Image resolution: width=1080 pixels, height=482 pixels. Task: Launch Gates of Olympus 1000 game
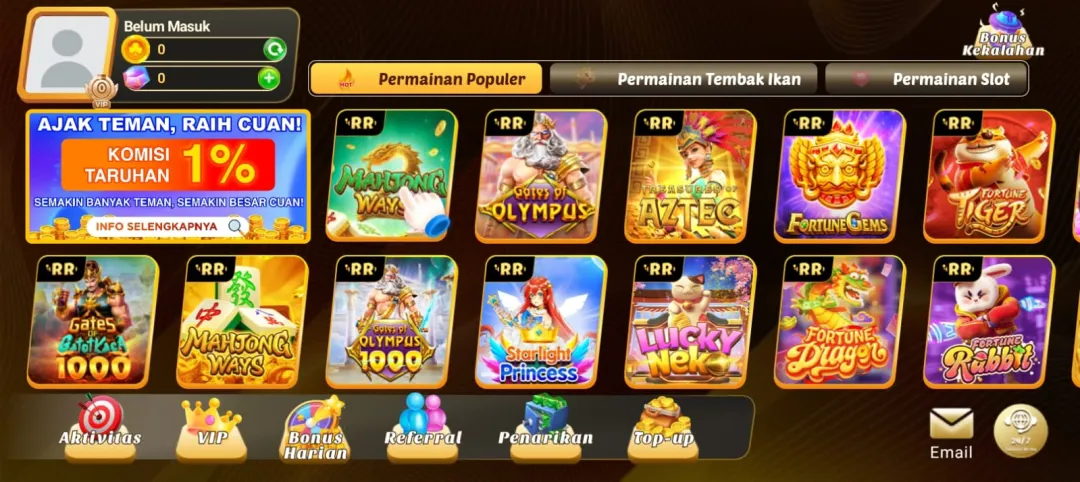392,321
